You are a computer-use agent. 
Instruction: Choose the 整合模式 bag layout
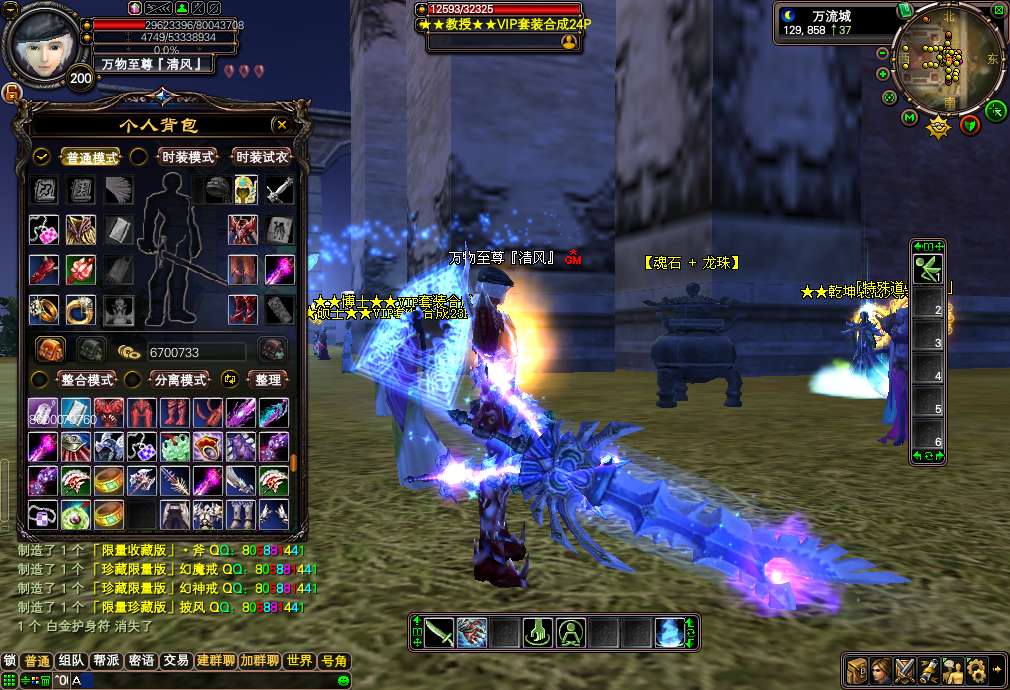[x=88, y=380]
